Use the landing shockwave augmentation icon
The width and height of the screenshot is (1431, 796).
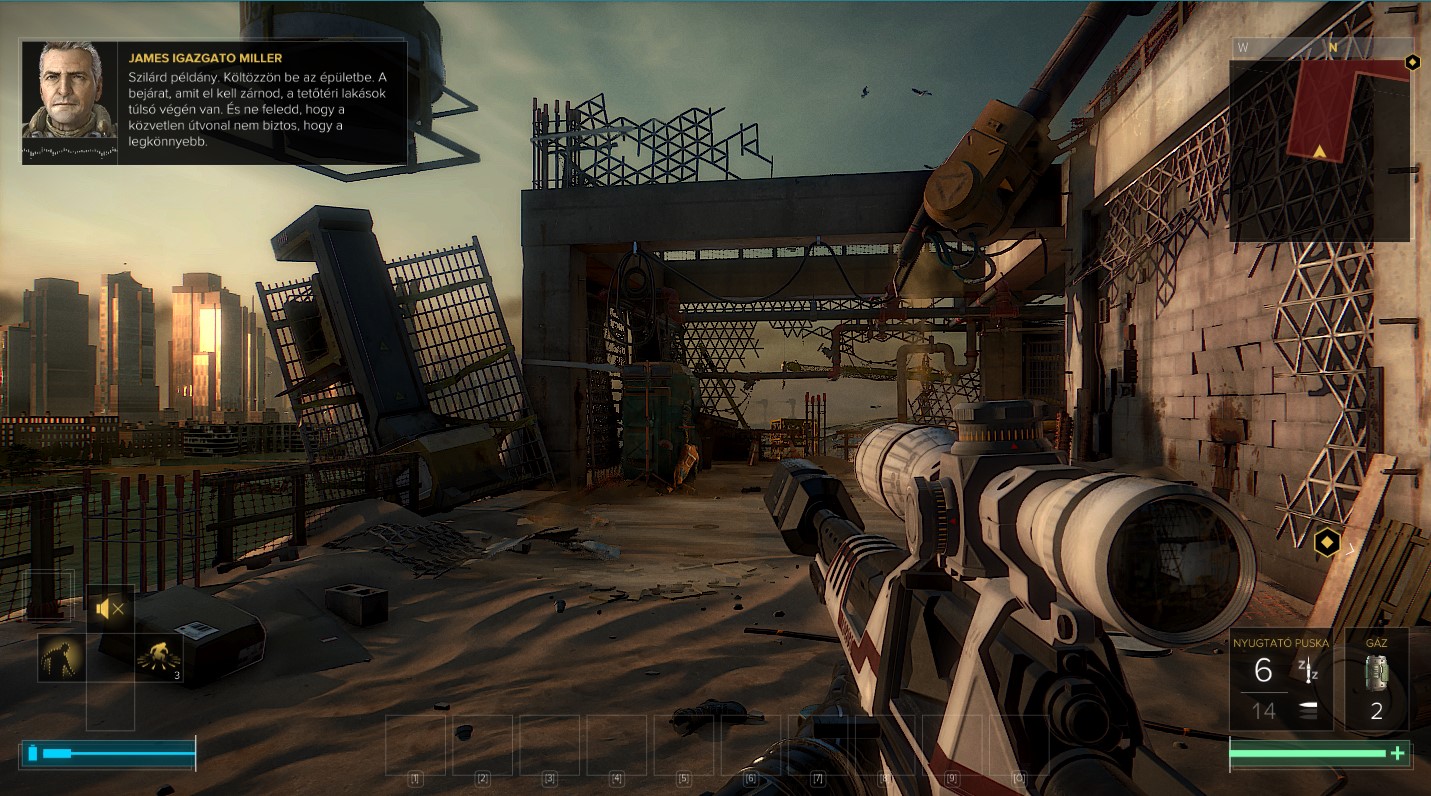[x=159, y=657]
